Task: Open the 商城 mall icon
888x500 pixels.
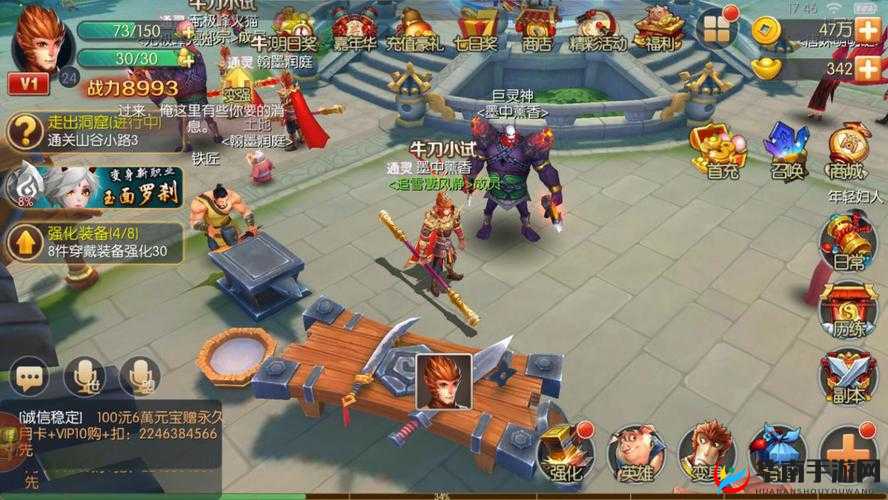Action: click(x=848, y=150)
